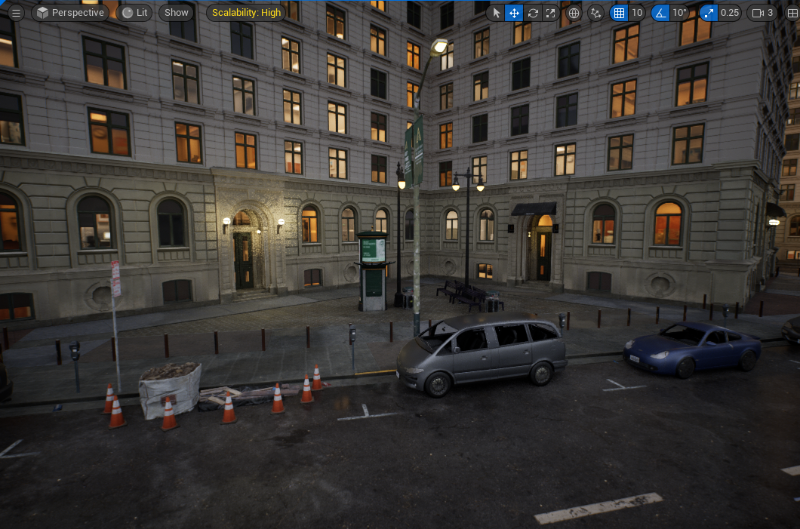Change the Lit view mode
The image size is (800, 529).
pos(135,13)
